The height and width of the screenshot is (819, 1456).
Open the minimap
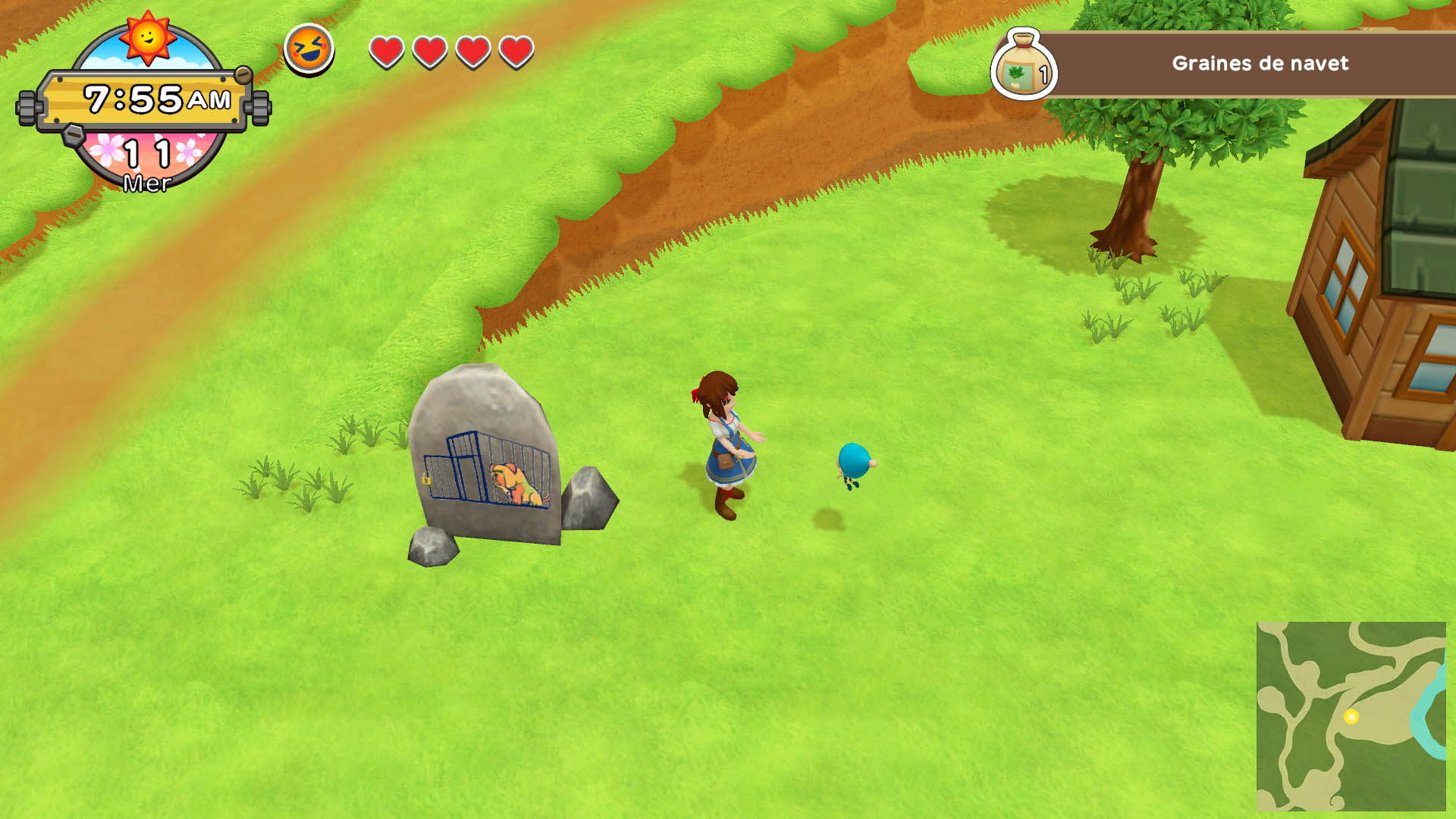click(x=1351, y=716)
